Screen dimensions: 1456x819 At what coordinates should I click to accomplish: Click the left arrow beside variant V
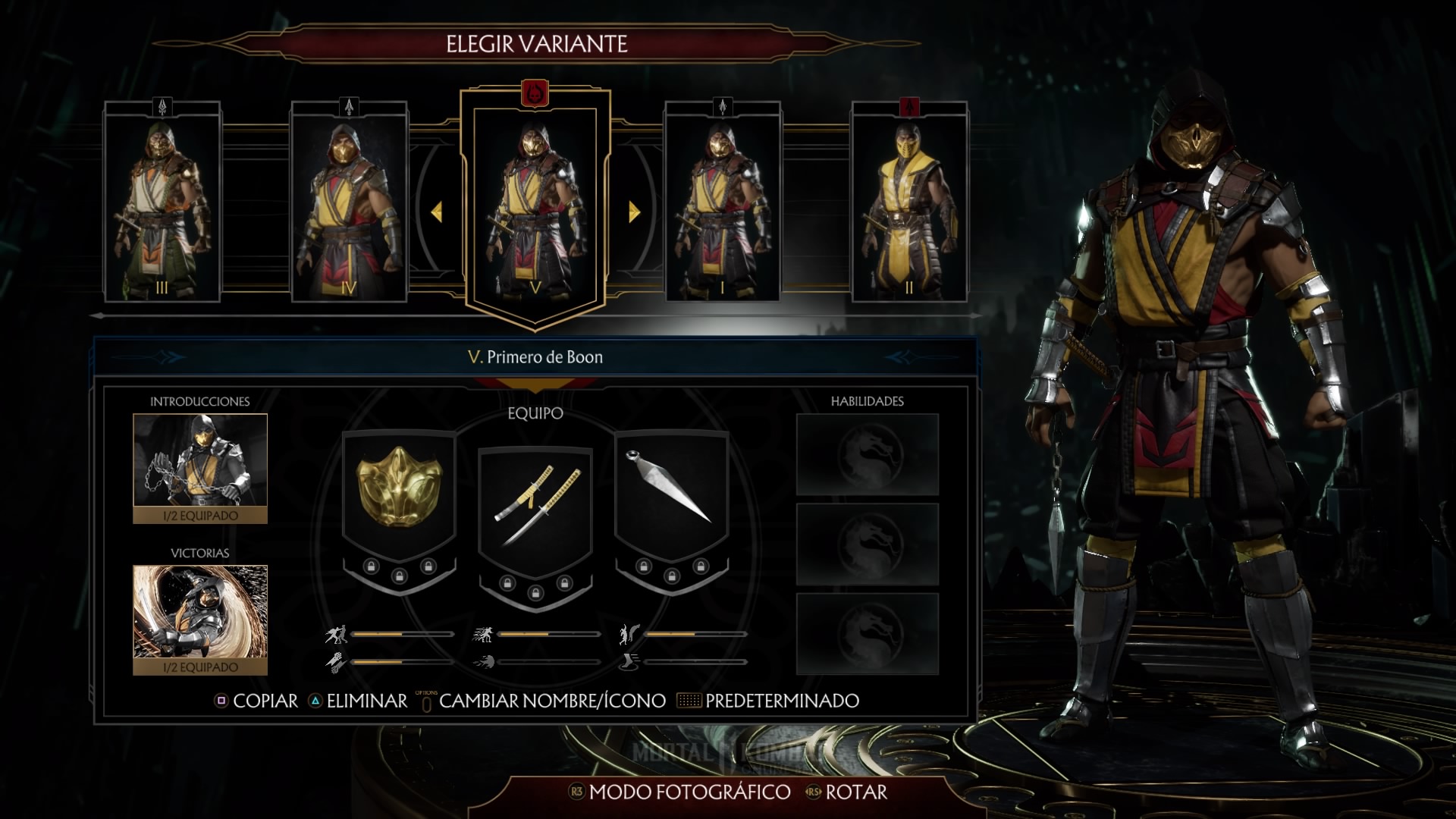(x=437, y=212)
